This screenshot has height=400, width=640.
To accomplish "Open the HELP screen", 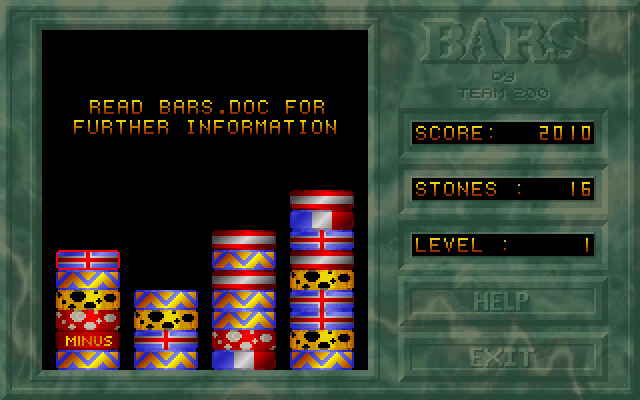I will point(502,299).
